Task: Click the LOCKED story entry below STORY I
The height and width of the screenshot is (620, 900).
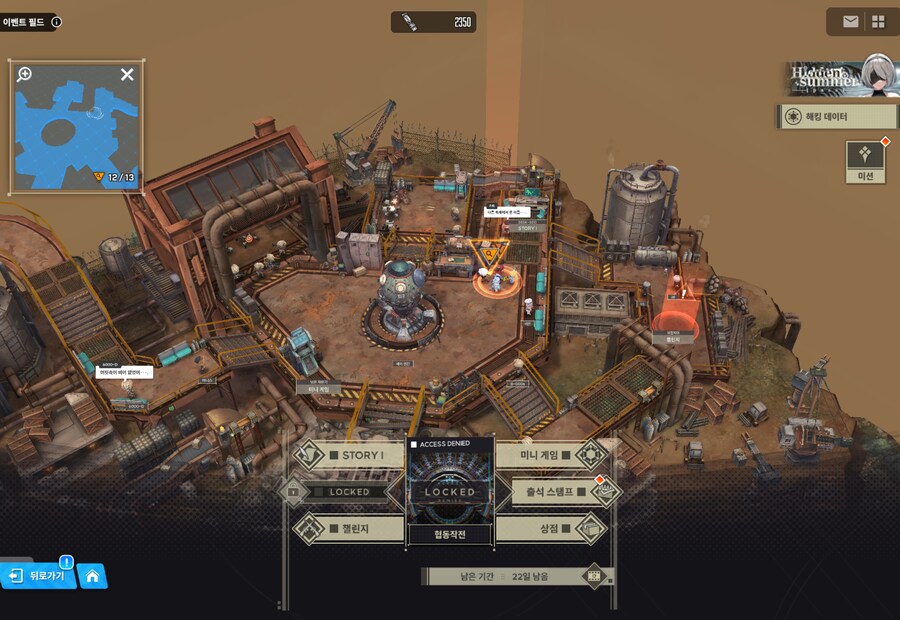Action: point(349,492)
